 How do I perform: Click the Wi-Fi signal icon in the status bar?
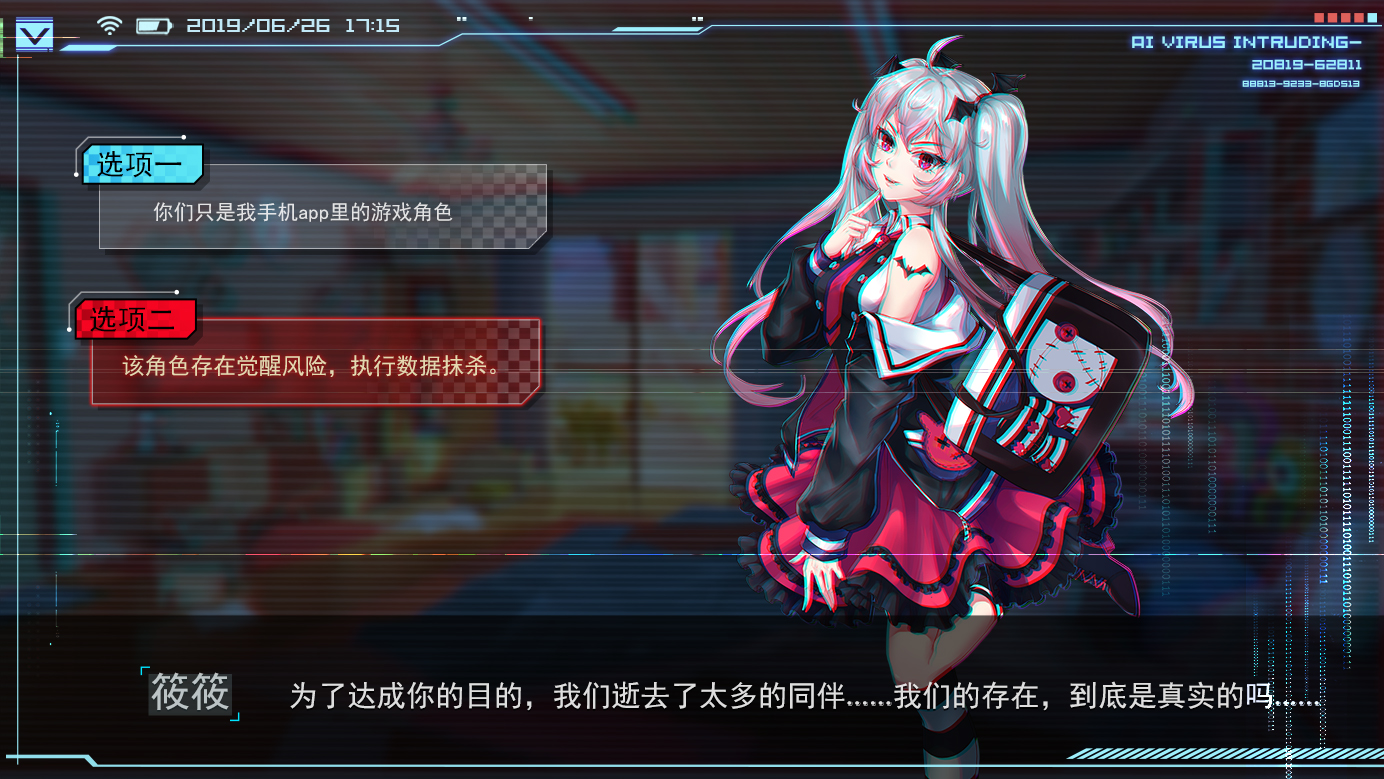(x=110, y=25)
